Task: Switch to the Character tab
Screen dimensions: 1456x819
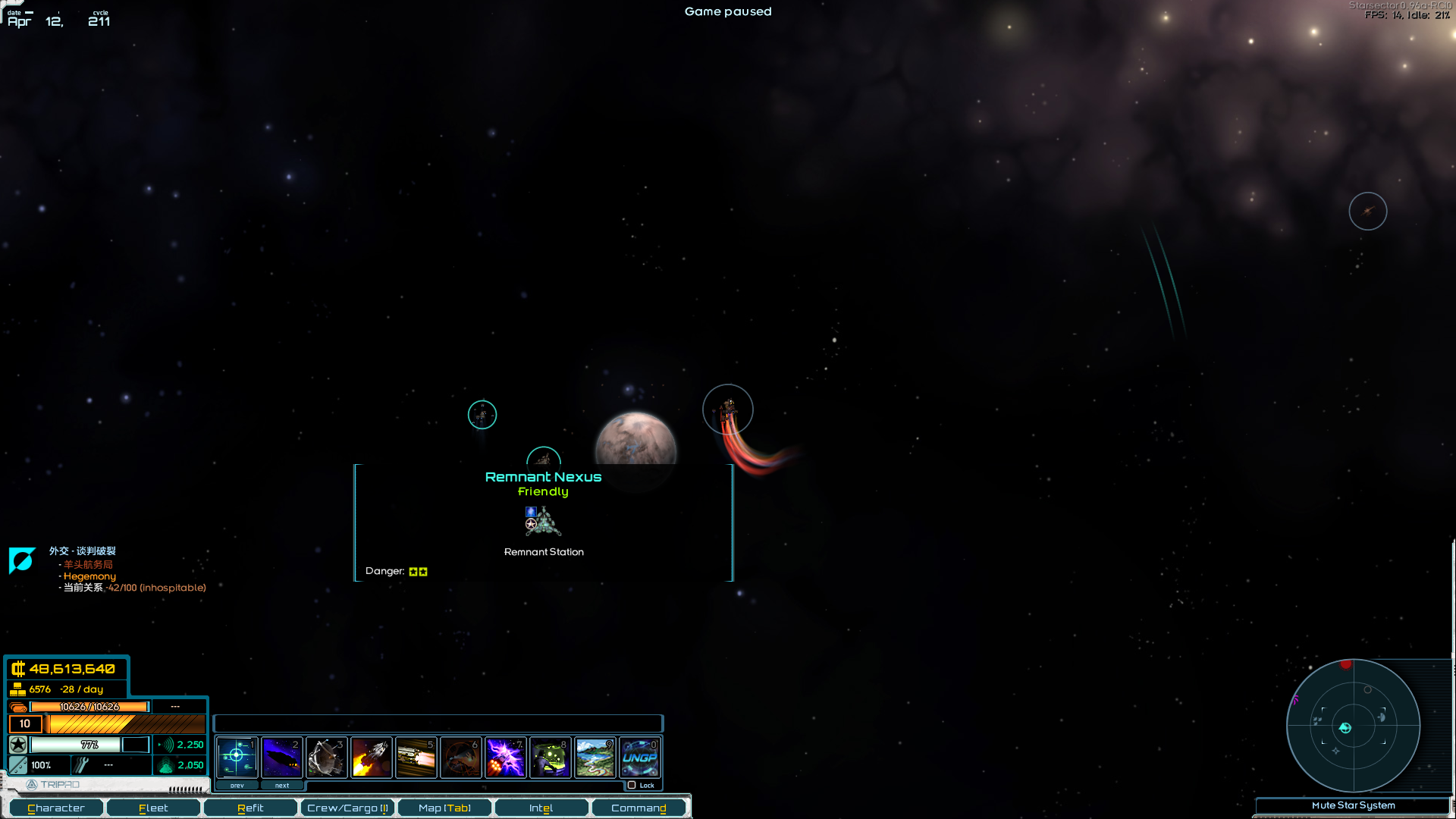Action: pyautogui.click(x=55, y=808)
